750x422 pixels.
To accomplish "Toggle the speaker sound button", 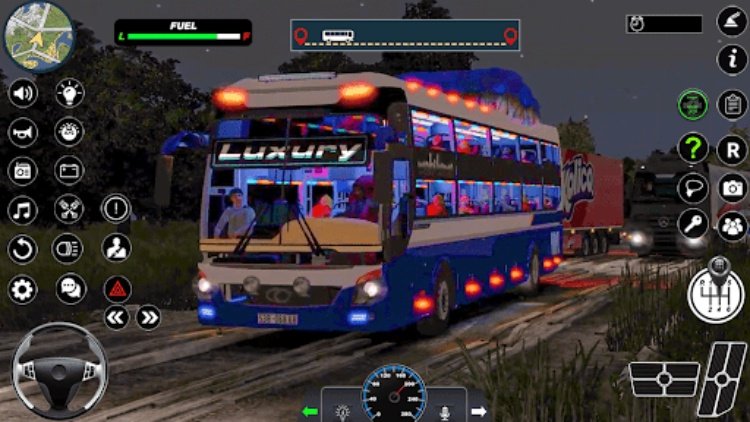I will [22, 94].
